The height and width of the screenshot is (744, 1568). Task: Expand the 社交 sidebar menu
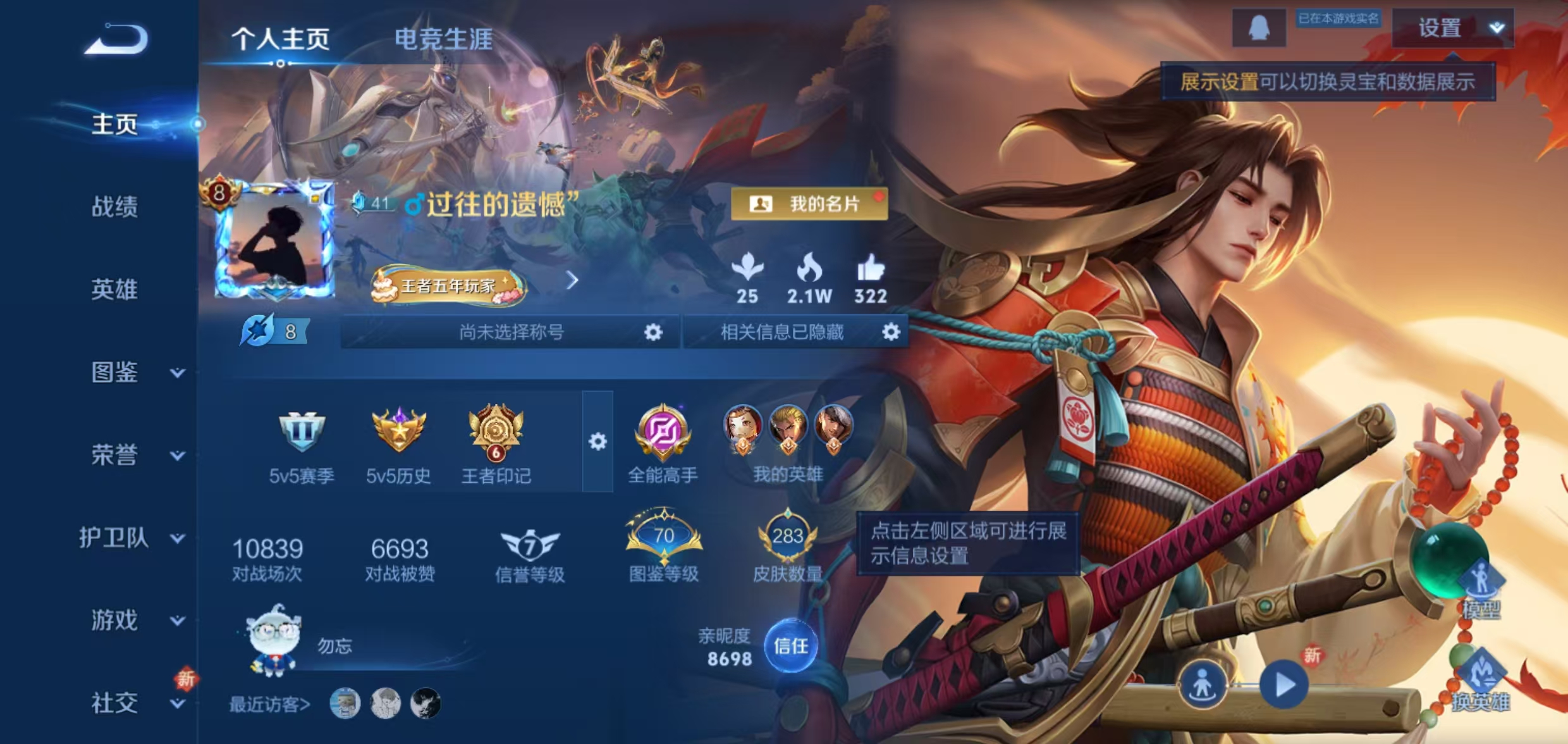[126, 702]
